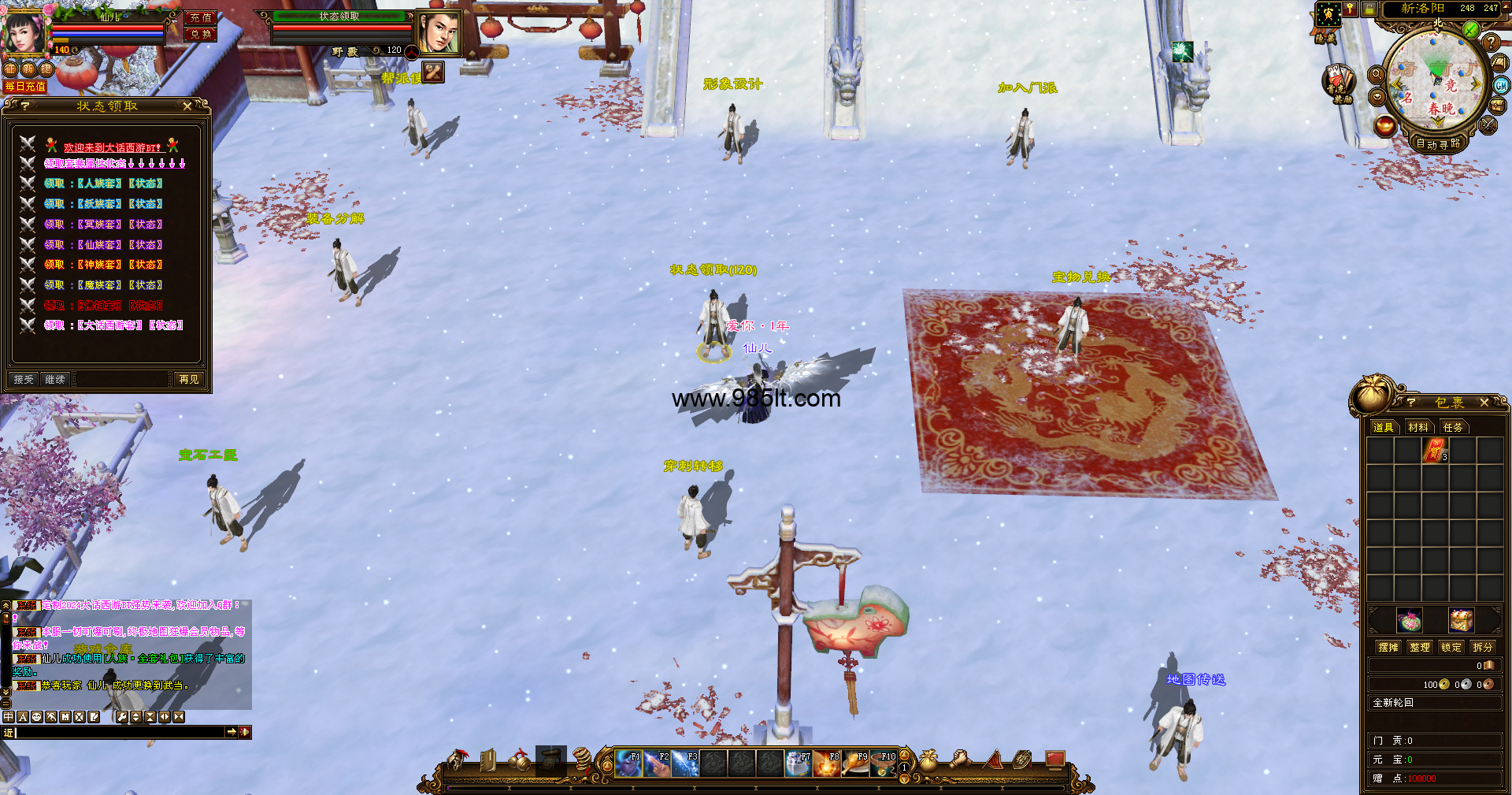
Task: Select the red envelope item in the bag
Action: (x=1436, y=451)
